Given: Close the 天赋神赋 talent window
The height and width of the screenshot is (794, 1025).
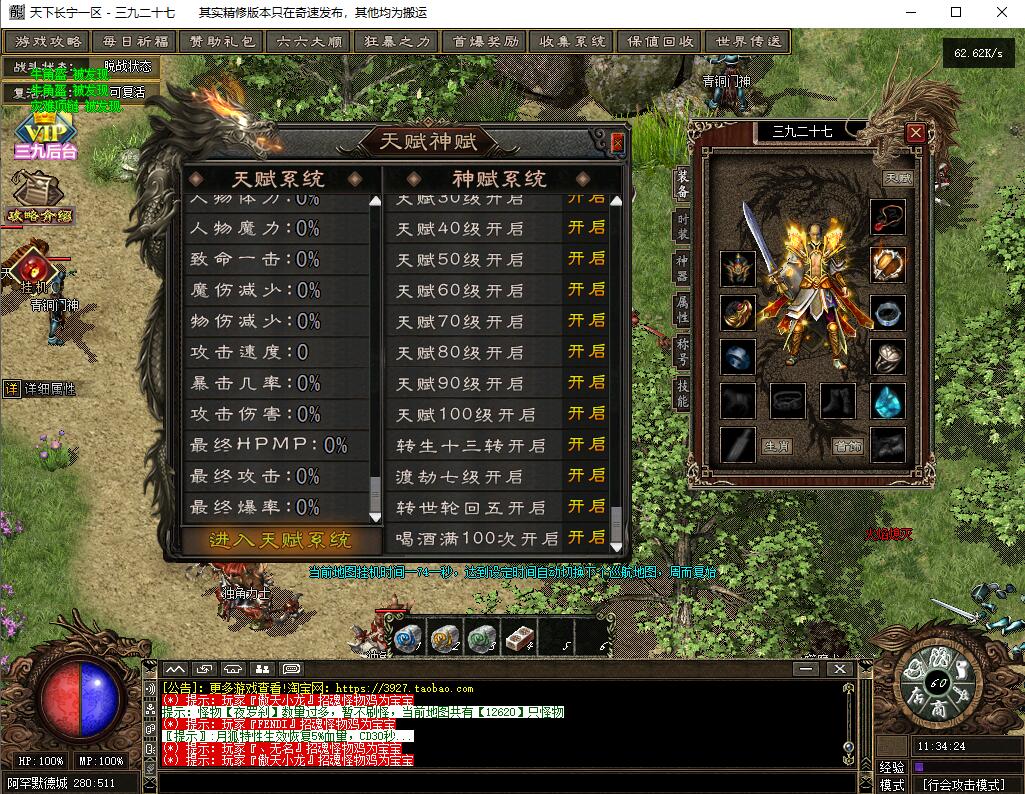Looking at the screenshot, I should click(x=617, y=142).
